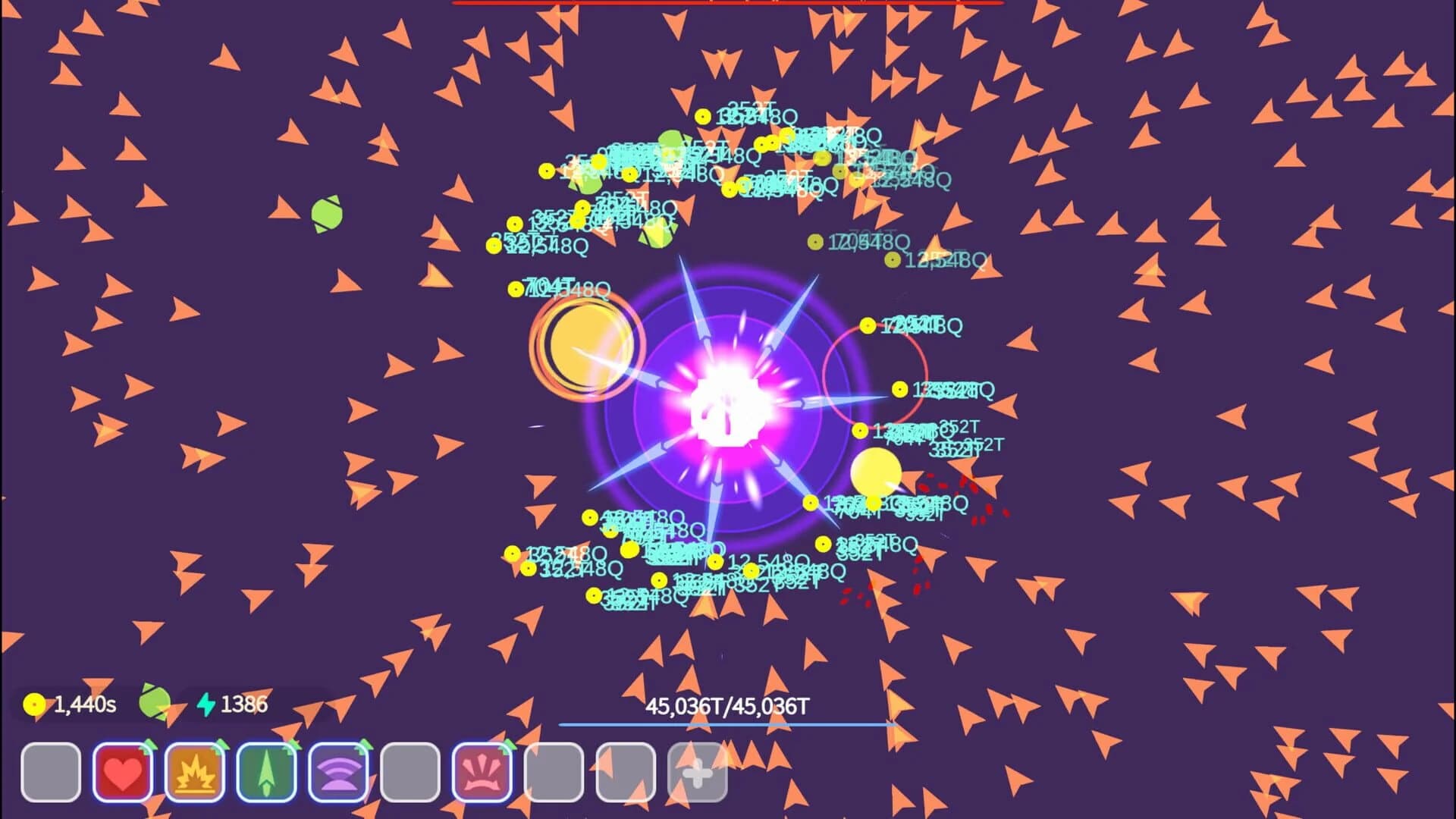Click the lightning energy icon showing 1386
Image resolution: width=1456 pixels, height=819 pixels.
(x=209, y=704)
